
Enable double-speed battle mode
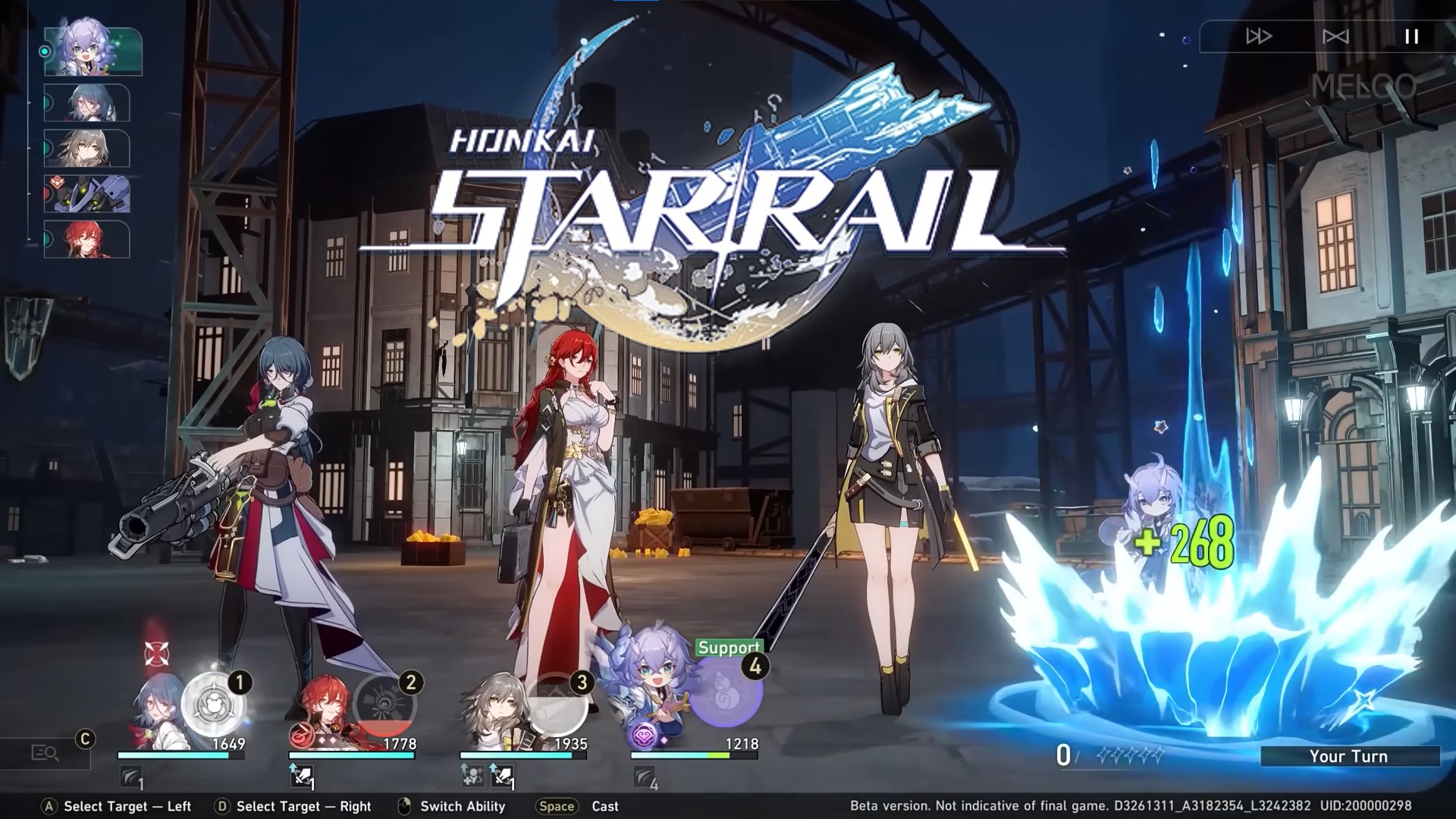(x=1260, y=34)
